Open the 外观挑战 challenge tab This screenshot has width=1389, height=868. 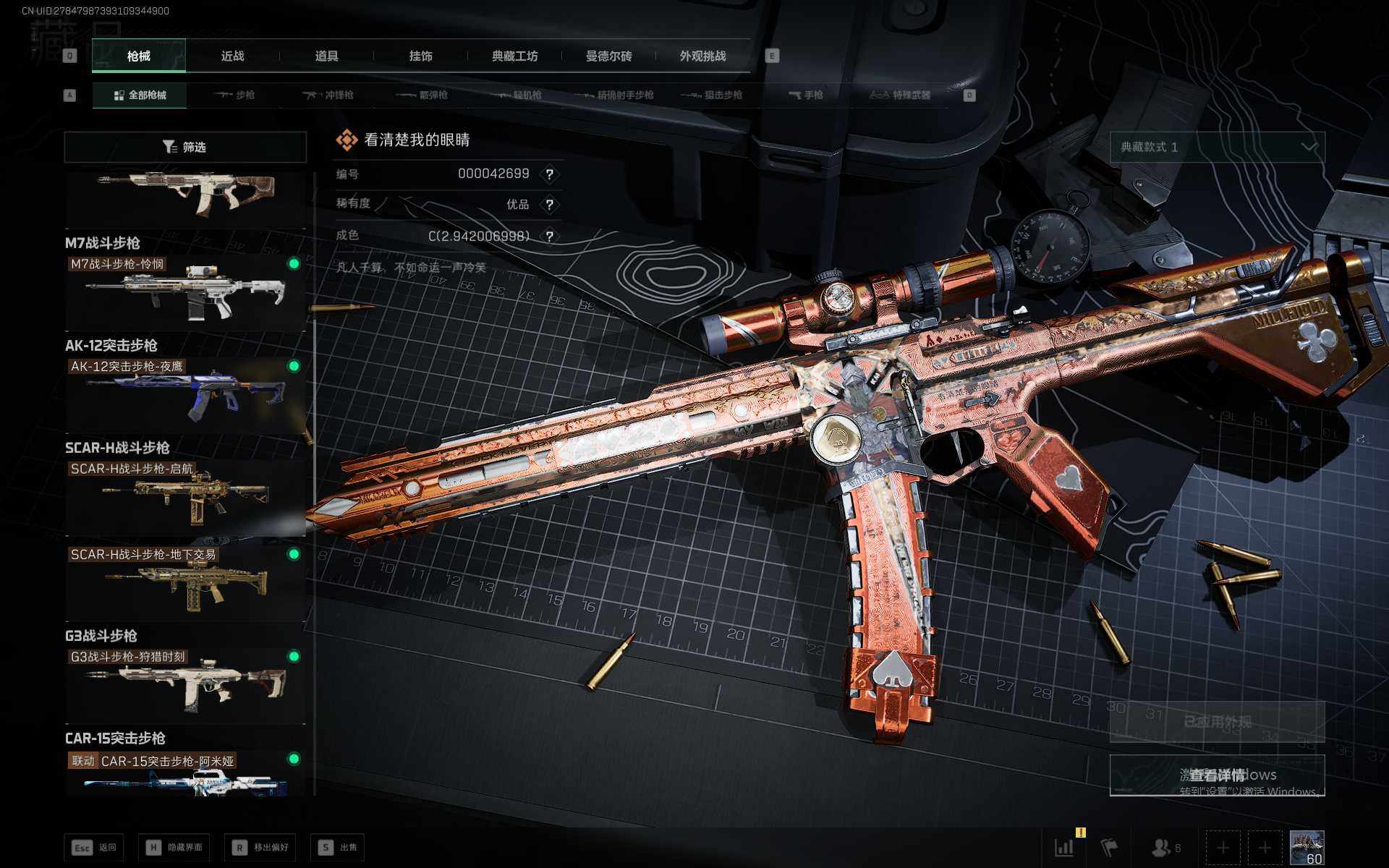(x=702, y=56)
